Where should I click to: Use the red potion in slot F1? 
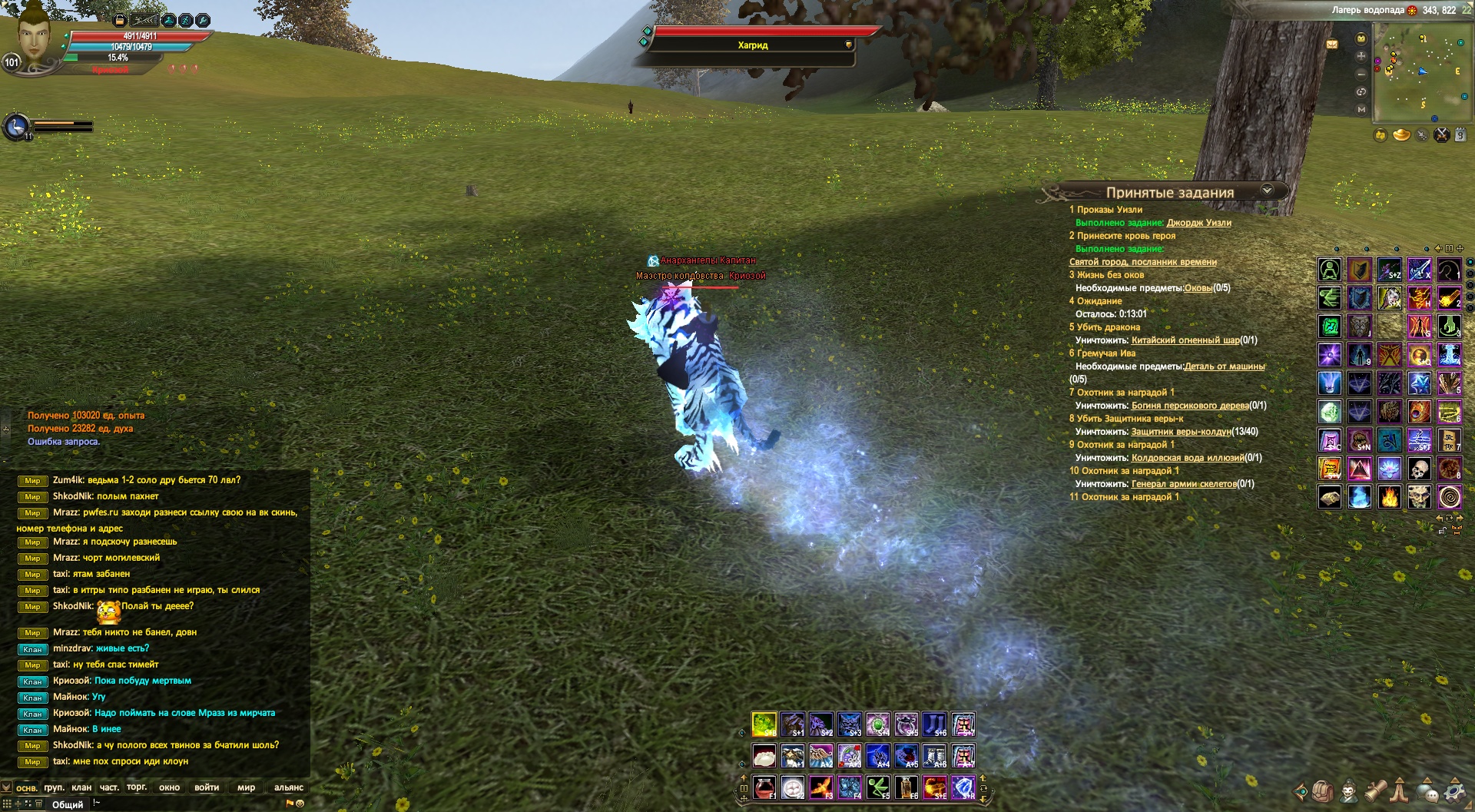764,787
